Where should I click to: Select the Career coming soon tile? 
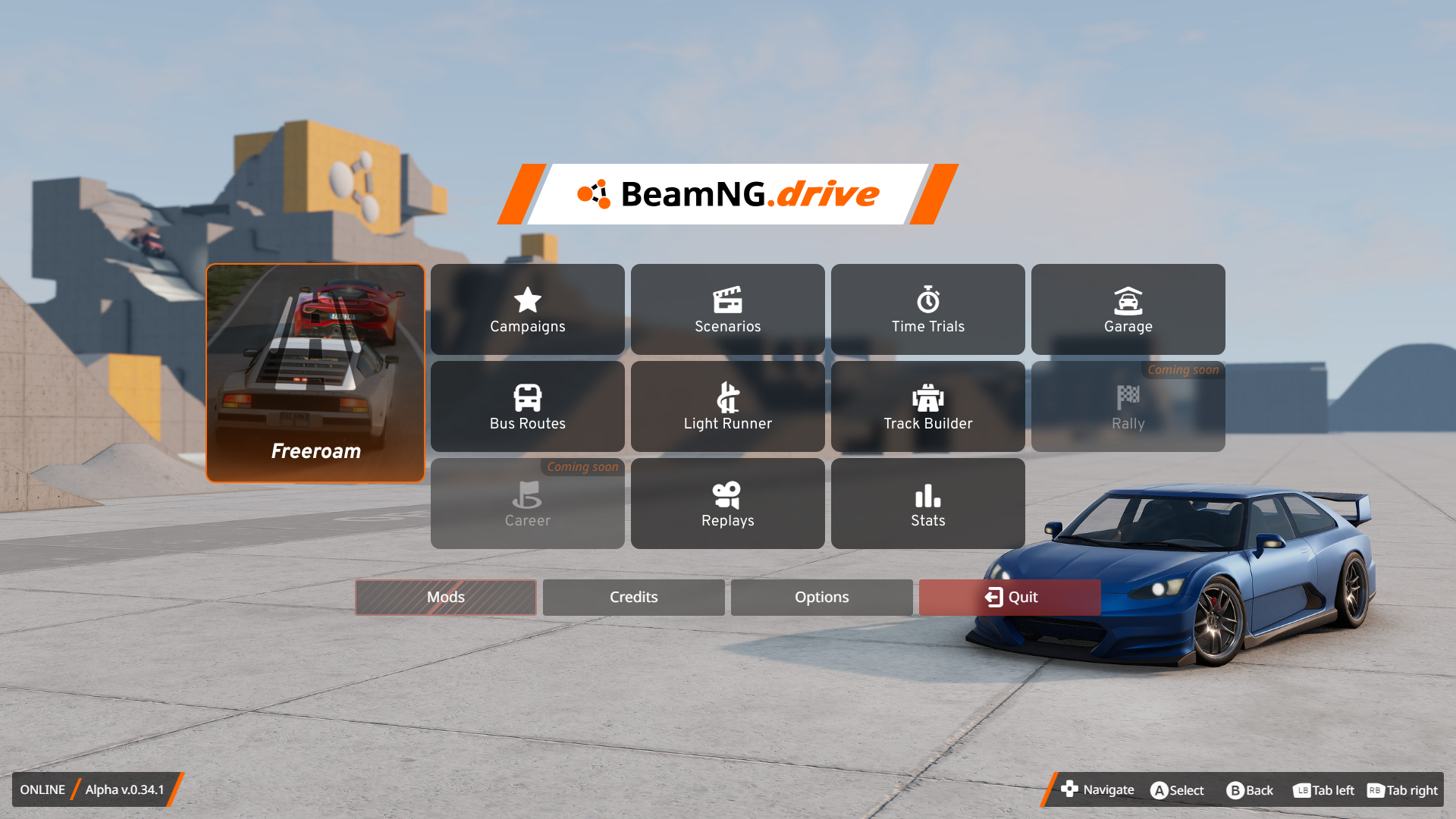click(528, 504)
